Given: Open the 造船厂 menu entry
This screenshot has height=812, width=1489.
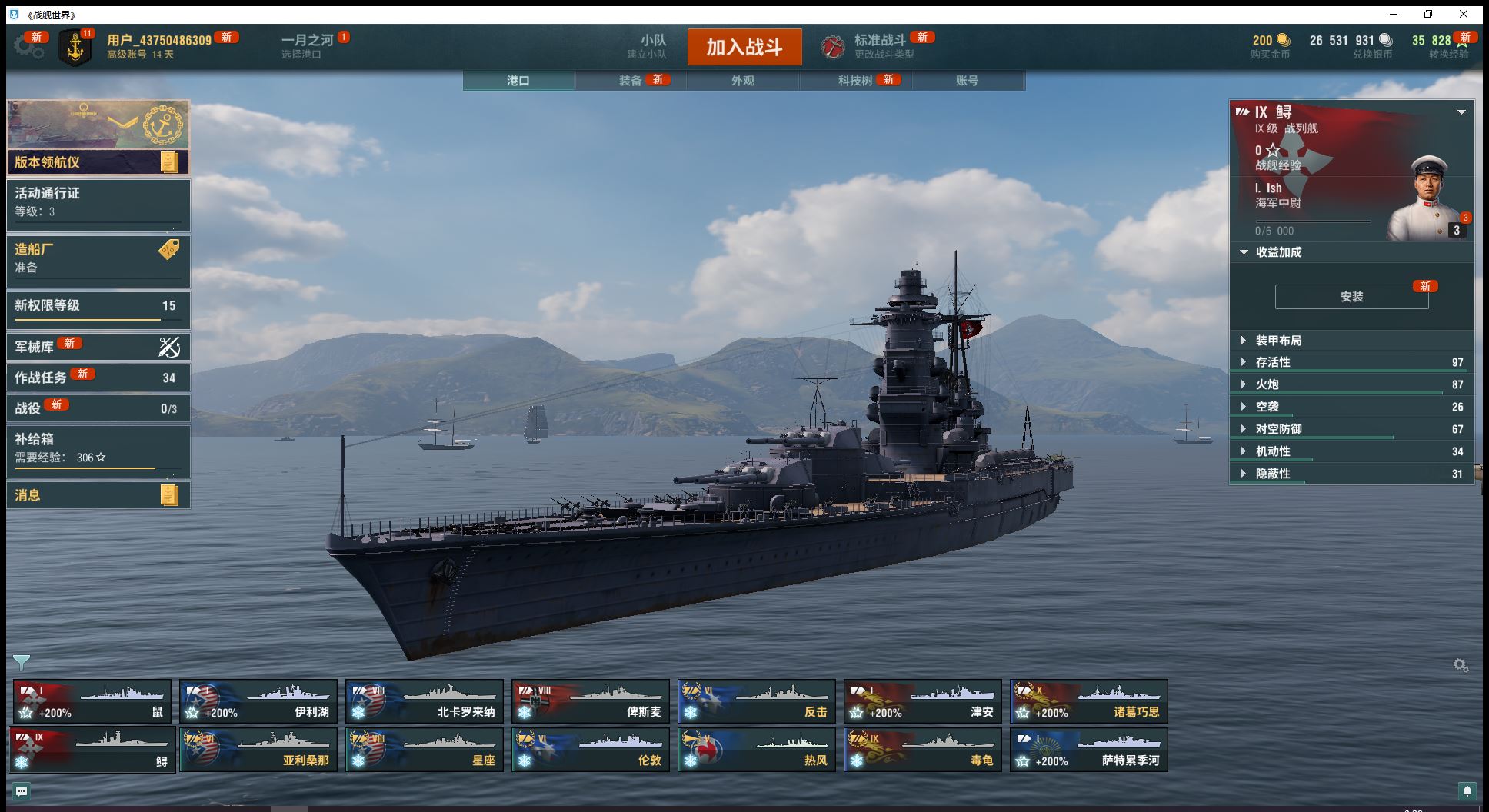Looking at the screenshot, I should (98, 258).
